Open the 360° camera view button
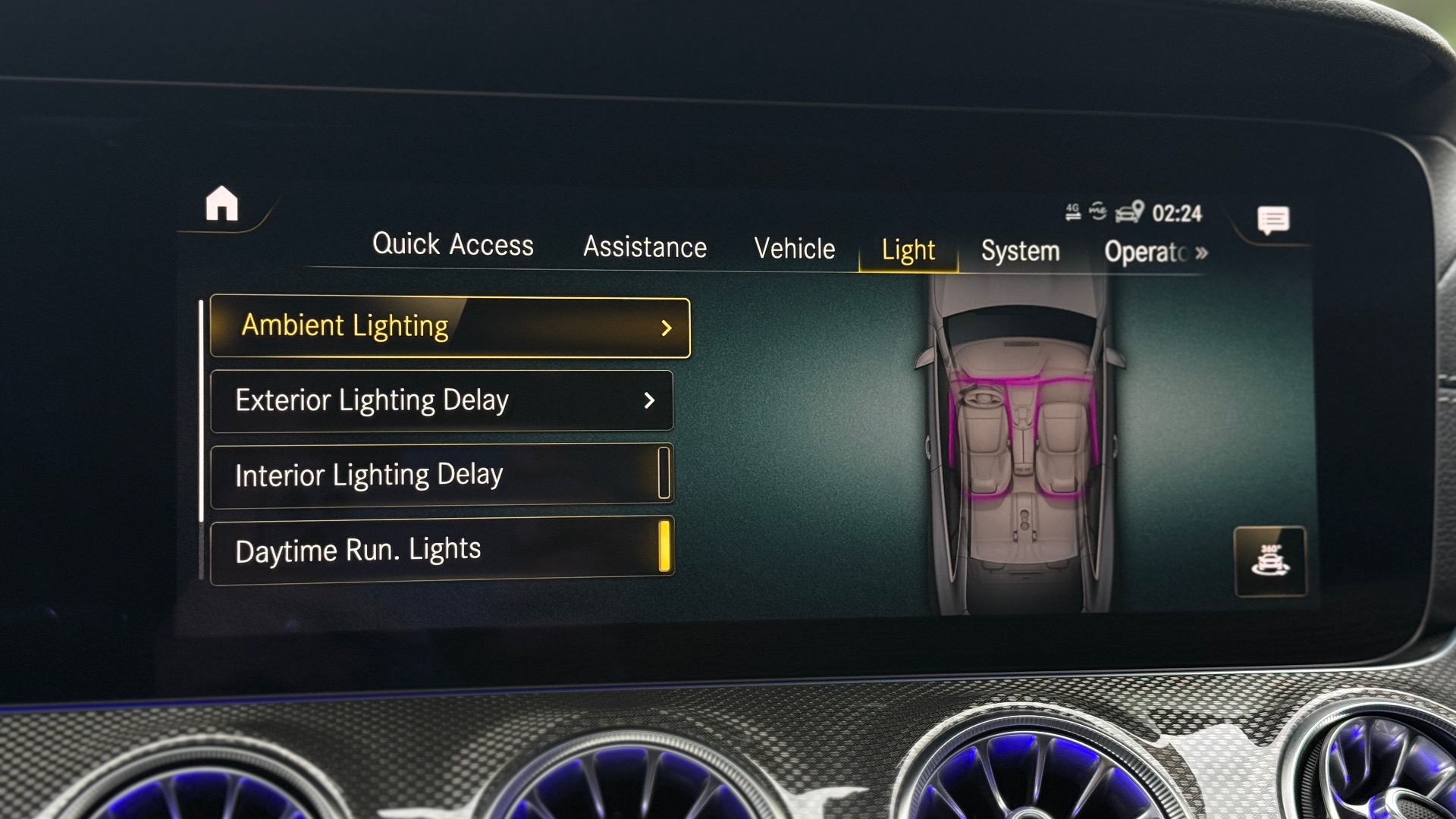 [1270, 561]
